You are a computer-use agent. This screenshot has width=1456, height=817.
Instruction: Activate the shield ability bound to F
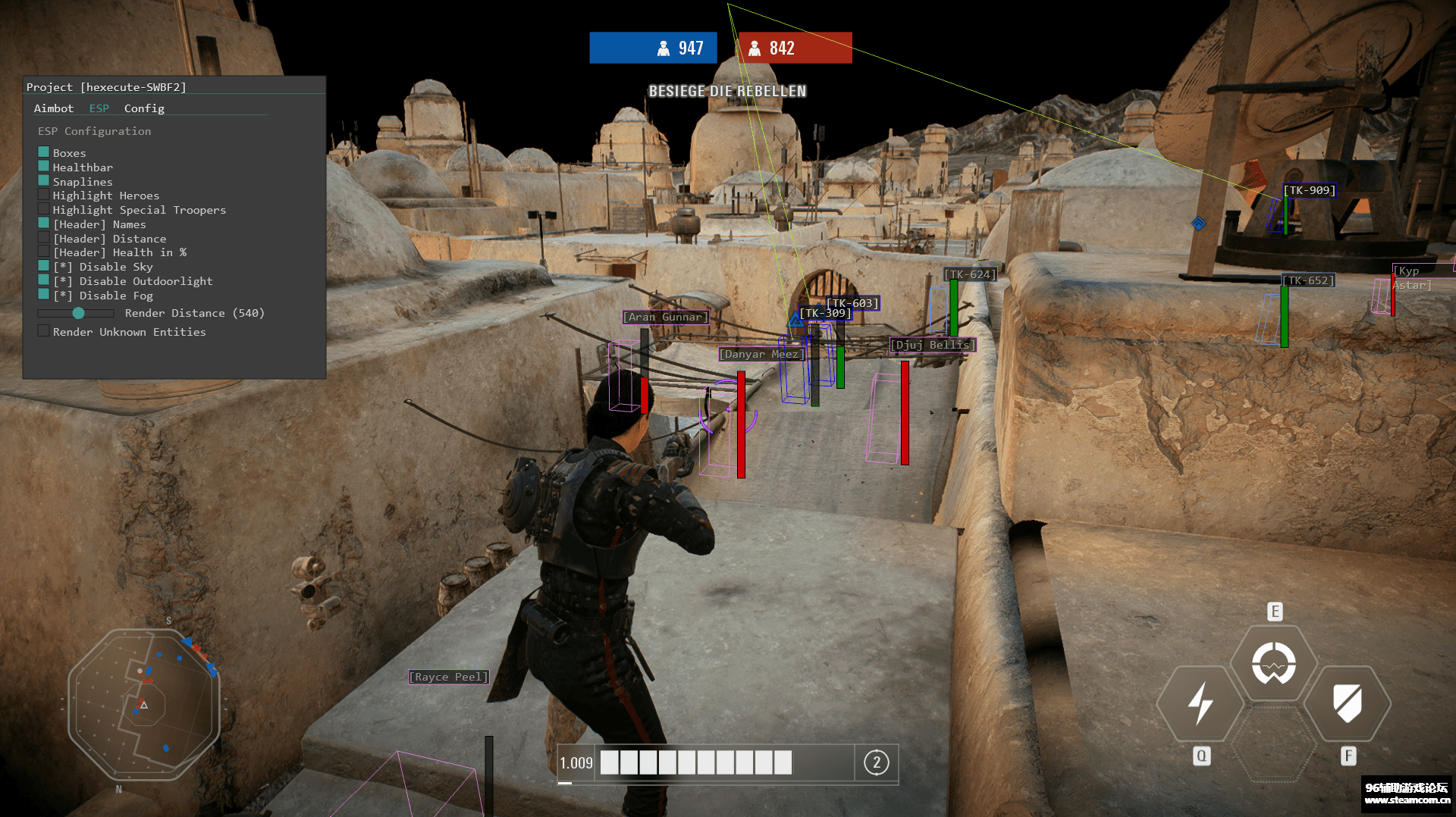(x=1348, y=704)
